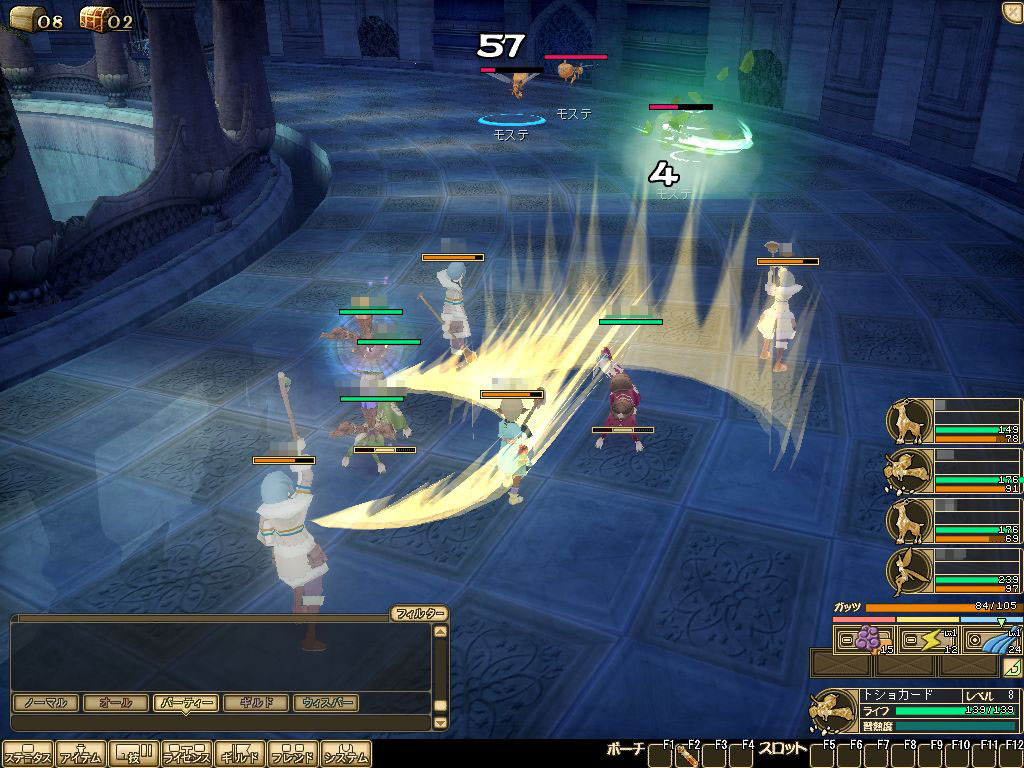Open the ライセンス (License) menu

pyautogui.click(x=186, y=755)
